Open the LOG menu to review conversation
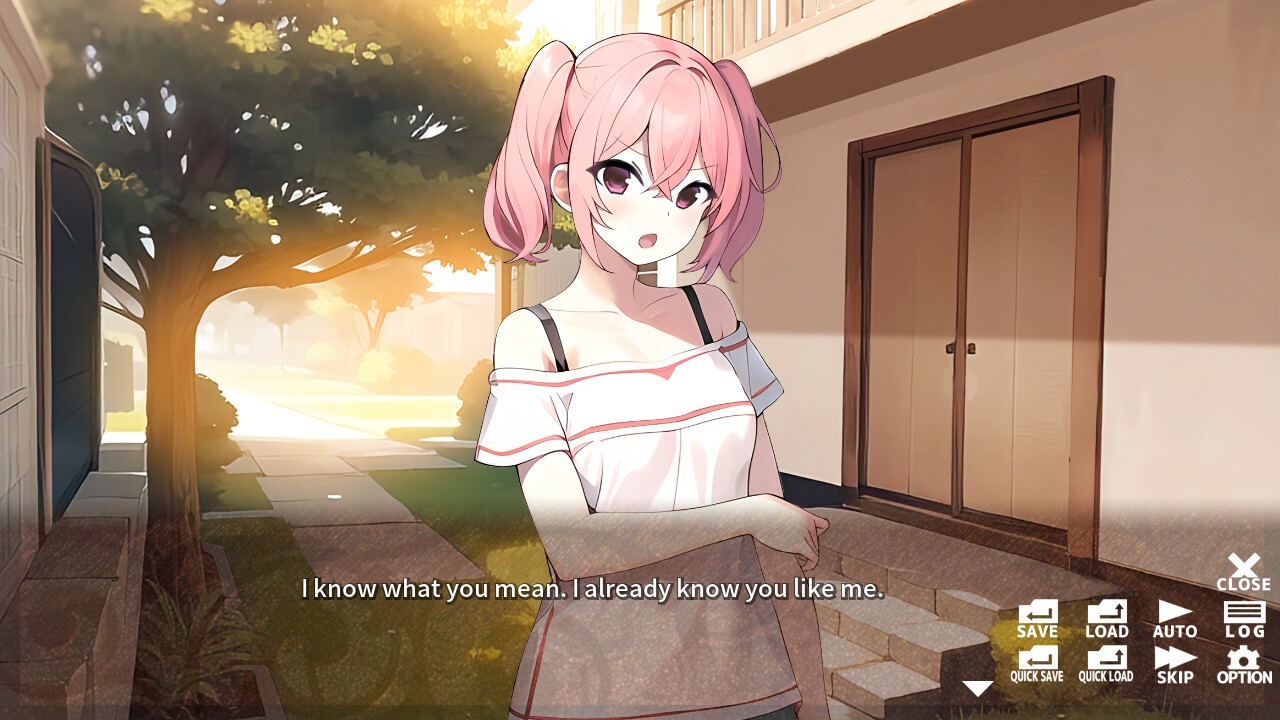 click(1243, 618)
